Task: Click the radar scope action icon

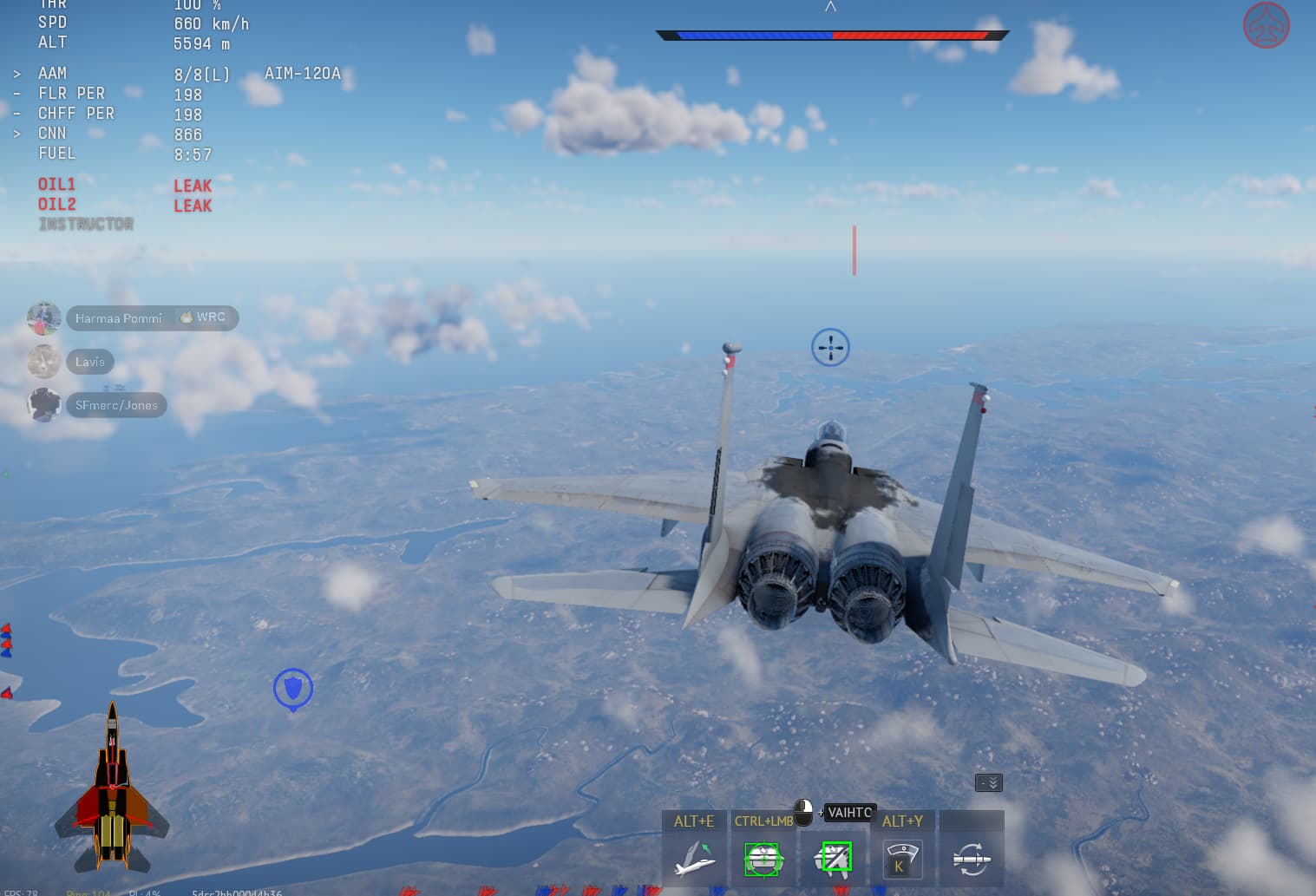Action: (x=901, y=859)
